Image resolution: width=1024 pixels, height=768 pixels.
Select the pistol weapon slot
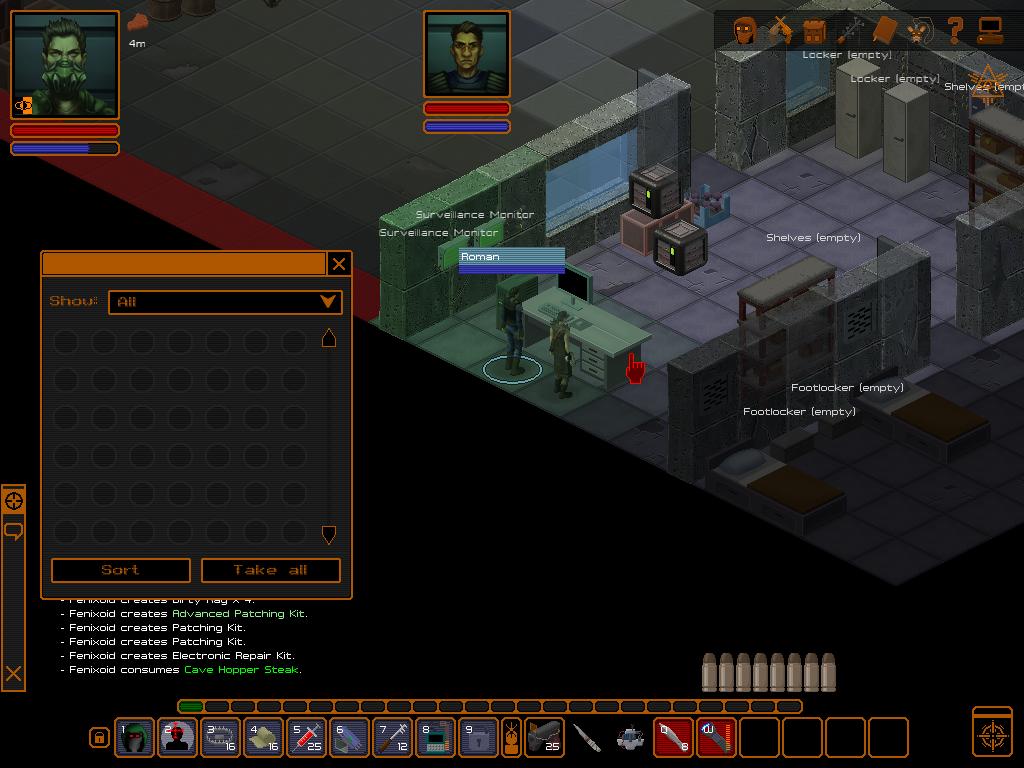[x=545, y=738]
